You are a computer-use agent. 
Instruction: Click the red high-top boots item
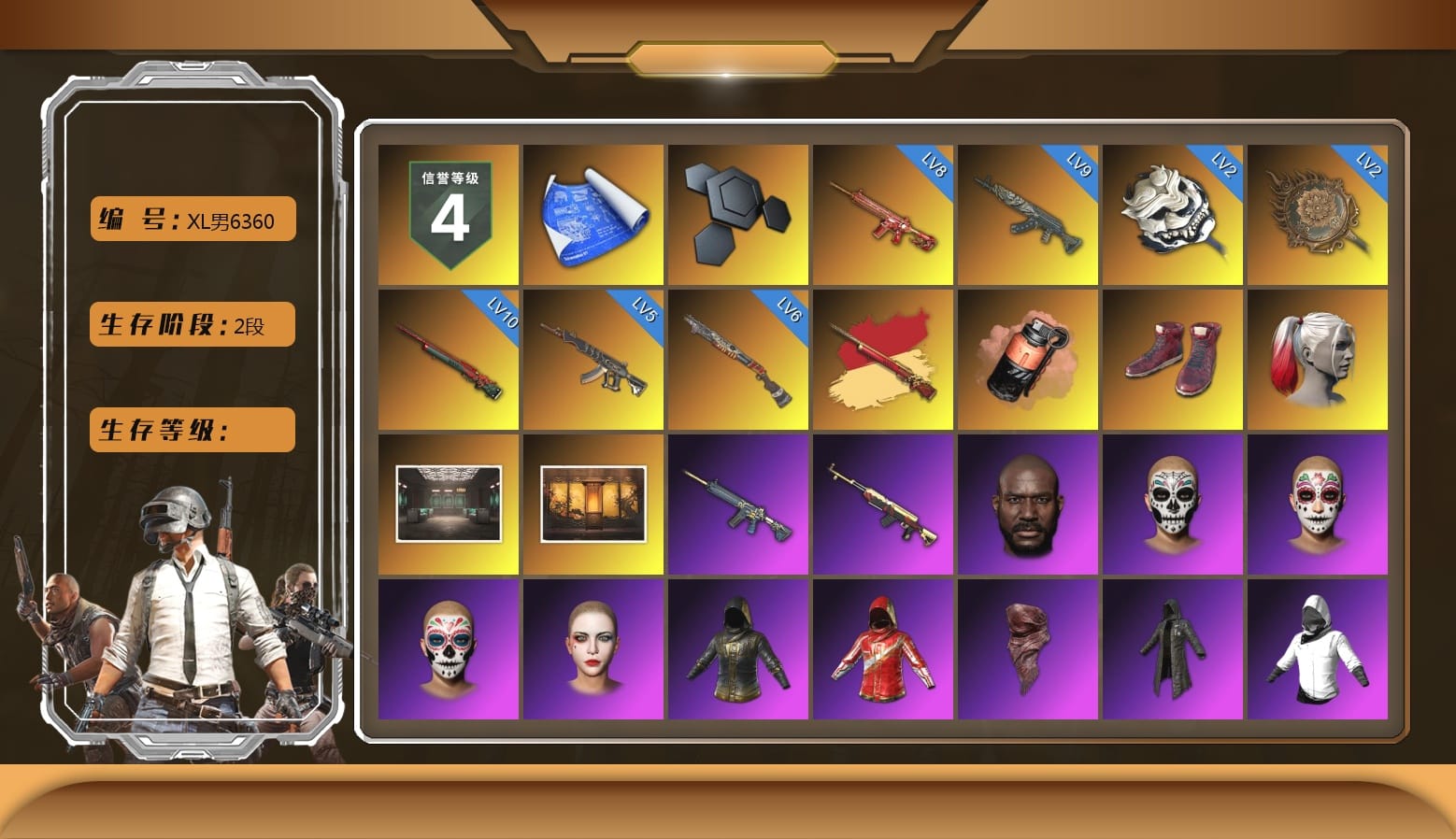click(x=1174, y=358)
